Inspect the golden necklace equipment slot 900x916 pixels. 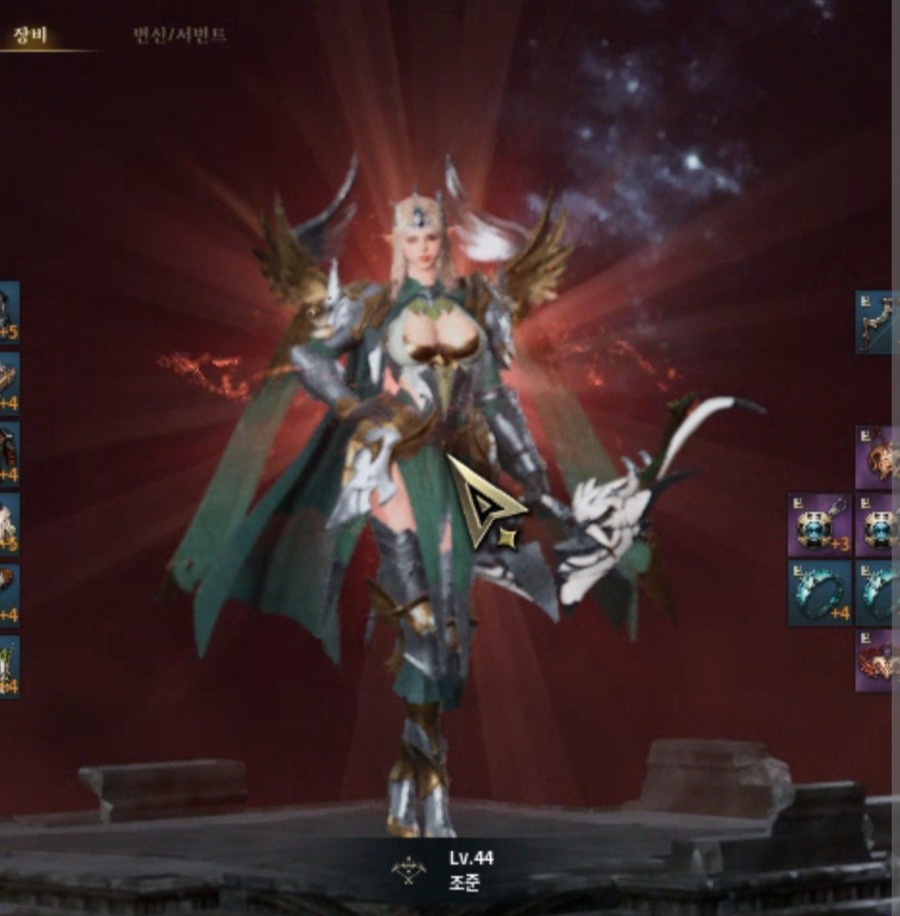[x=878, y=458]
